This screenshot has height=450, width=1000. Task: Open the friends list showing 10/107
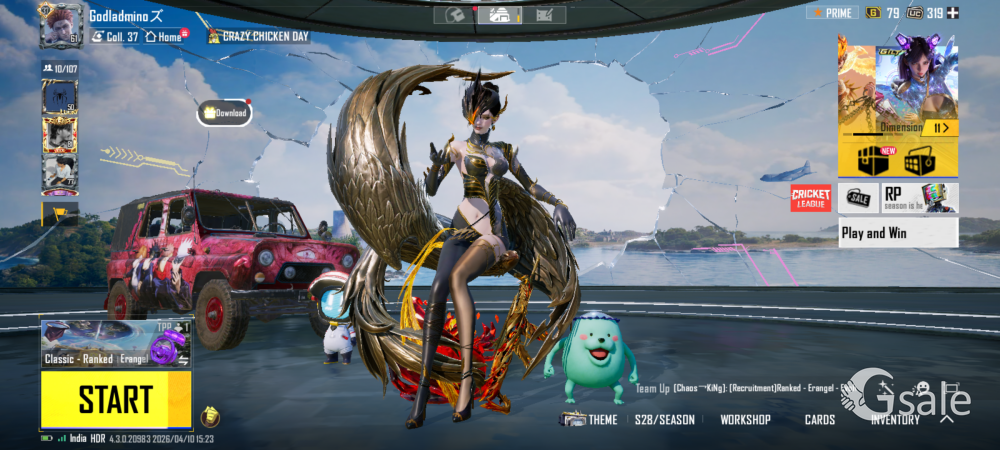(59, 68)
